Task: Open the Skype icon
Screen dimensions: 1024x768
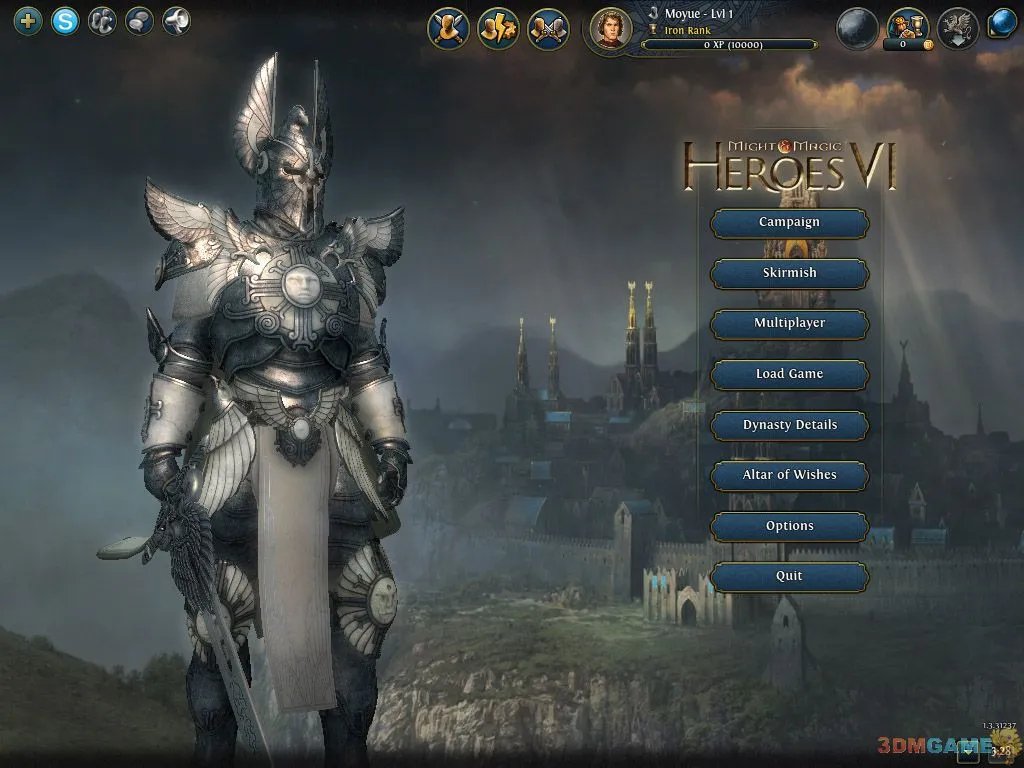Action: [x=65, y=21]
